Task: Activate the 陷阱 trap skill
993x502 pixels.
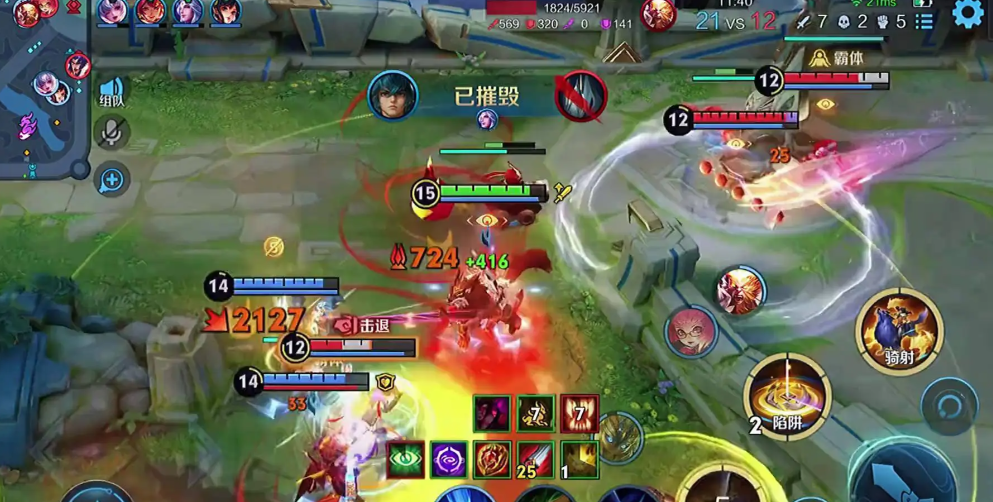Action: coord(787,397)
